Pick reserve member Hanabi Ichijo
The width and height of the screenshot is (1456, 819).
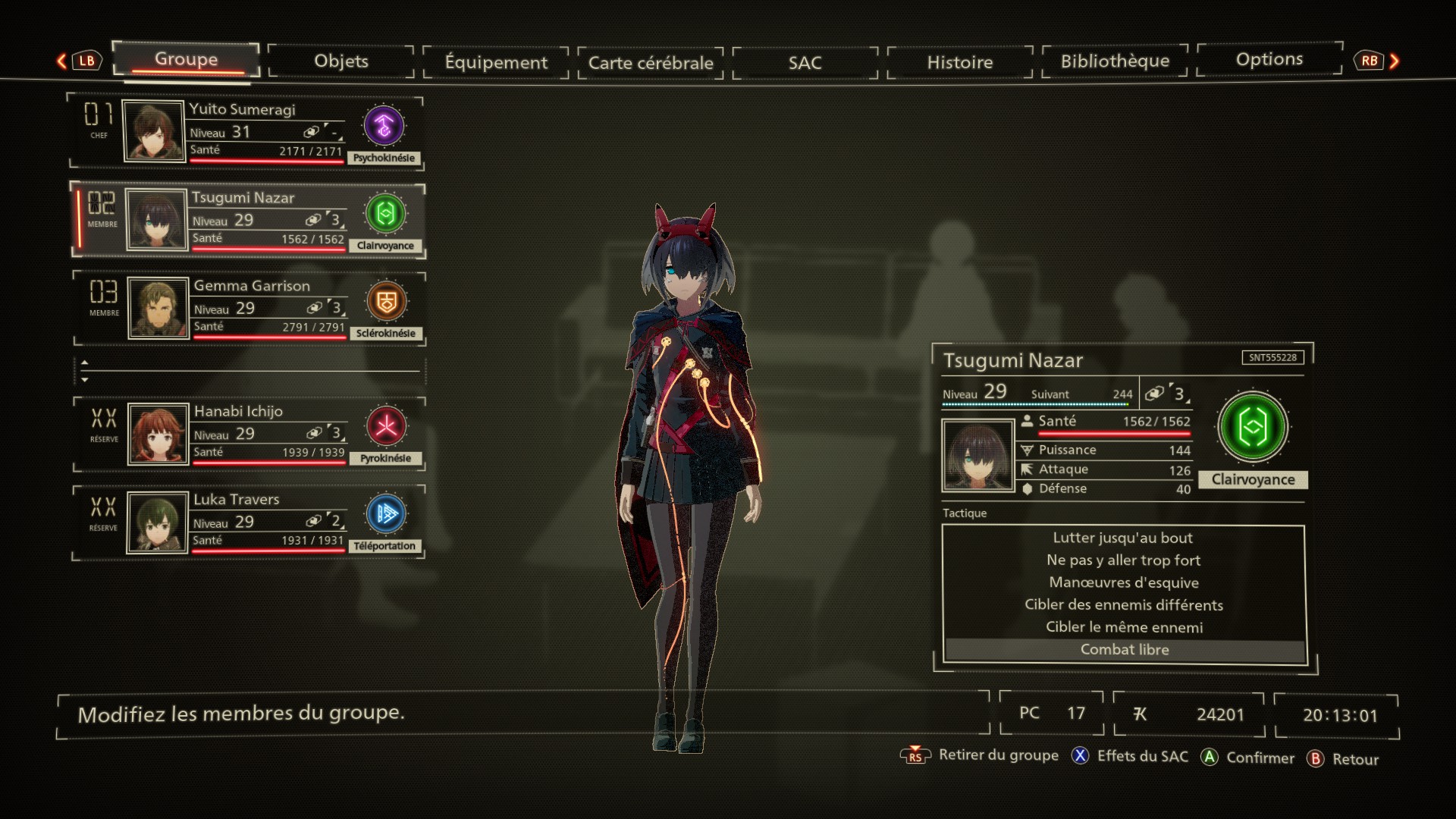coord(250,434)
